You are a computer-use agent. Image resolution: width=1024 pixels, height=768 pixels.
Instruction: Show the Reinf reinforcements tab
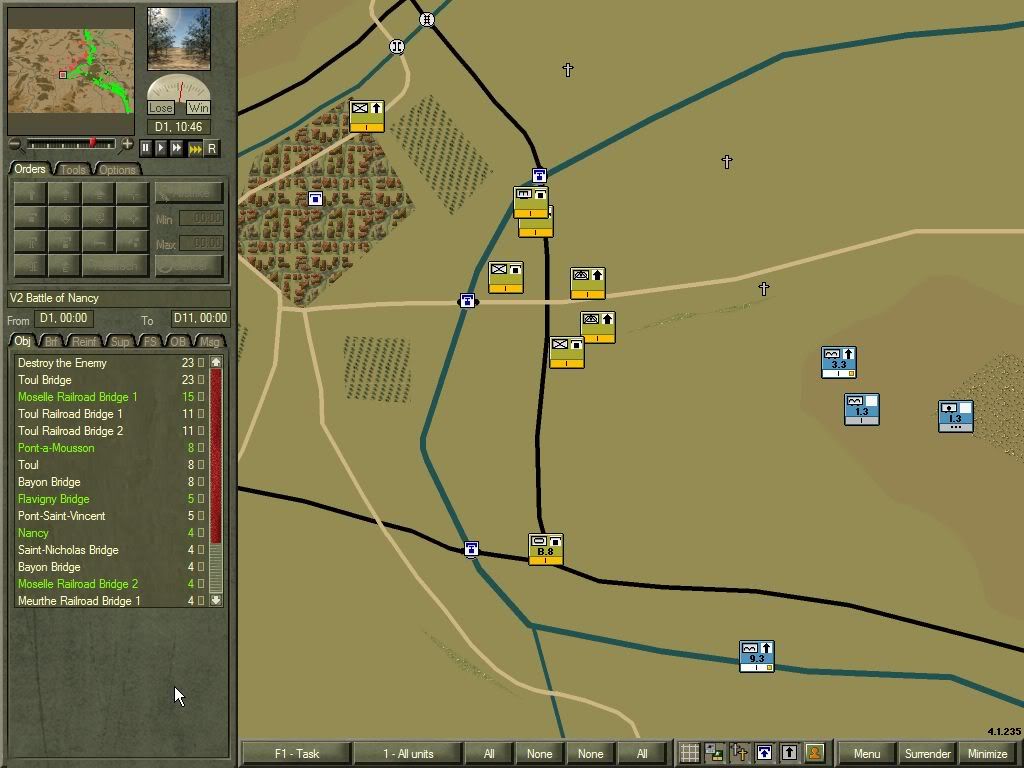(x=86, y=342)
